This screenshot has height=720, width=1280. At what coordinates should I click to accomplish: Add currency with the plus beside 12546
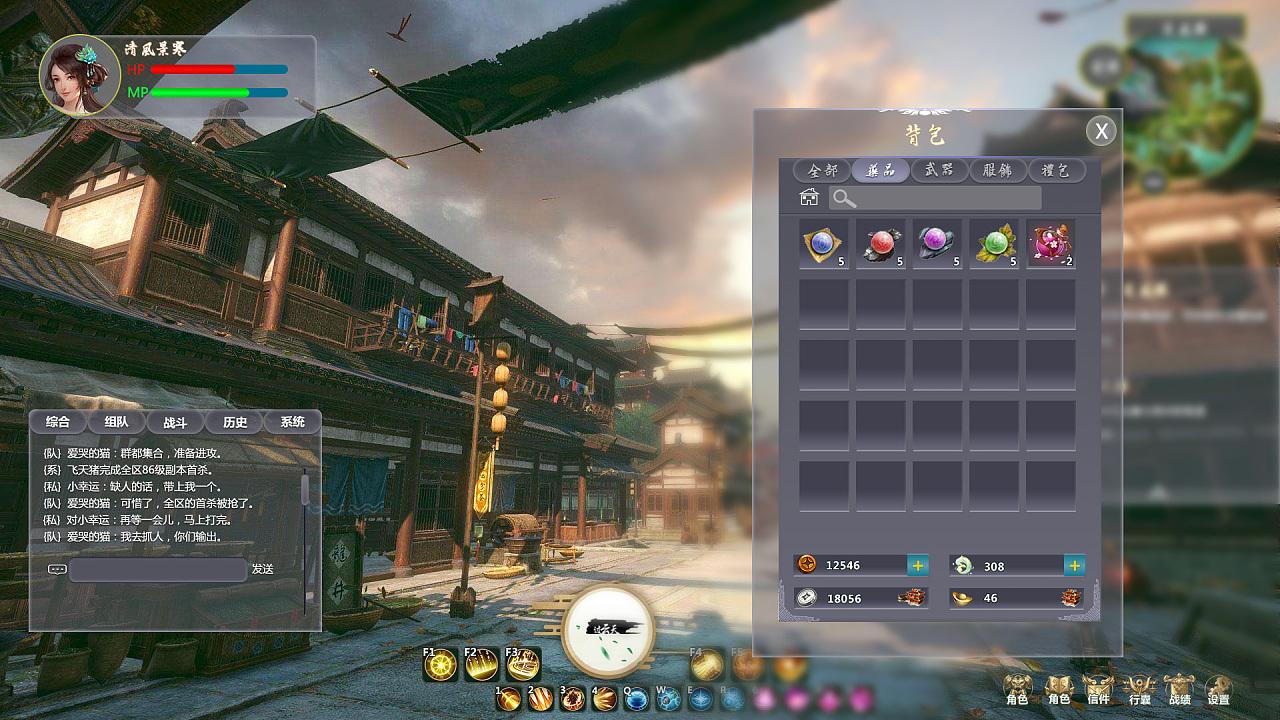(x=917, y=565)
